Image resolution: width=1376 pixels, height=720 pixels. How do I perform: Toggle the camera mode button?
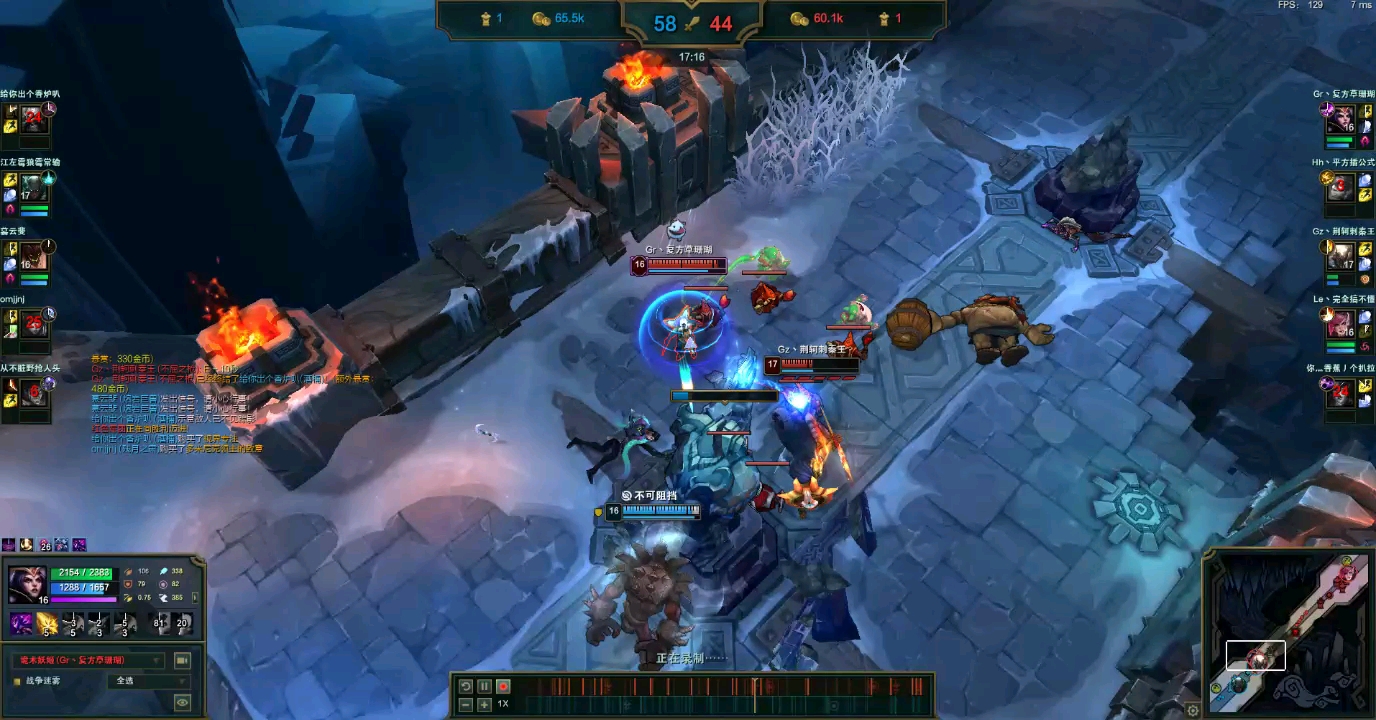182,660
